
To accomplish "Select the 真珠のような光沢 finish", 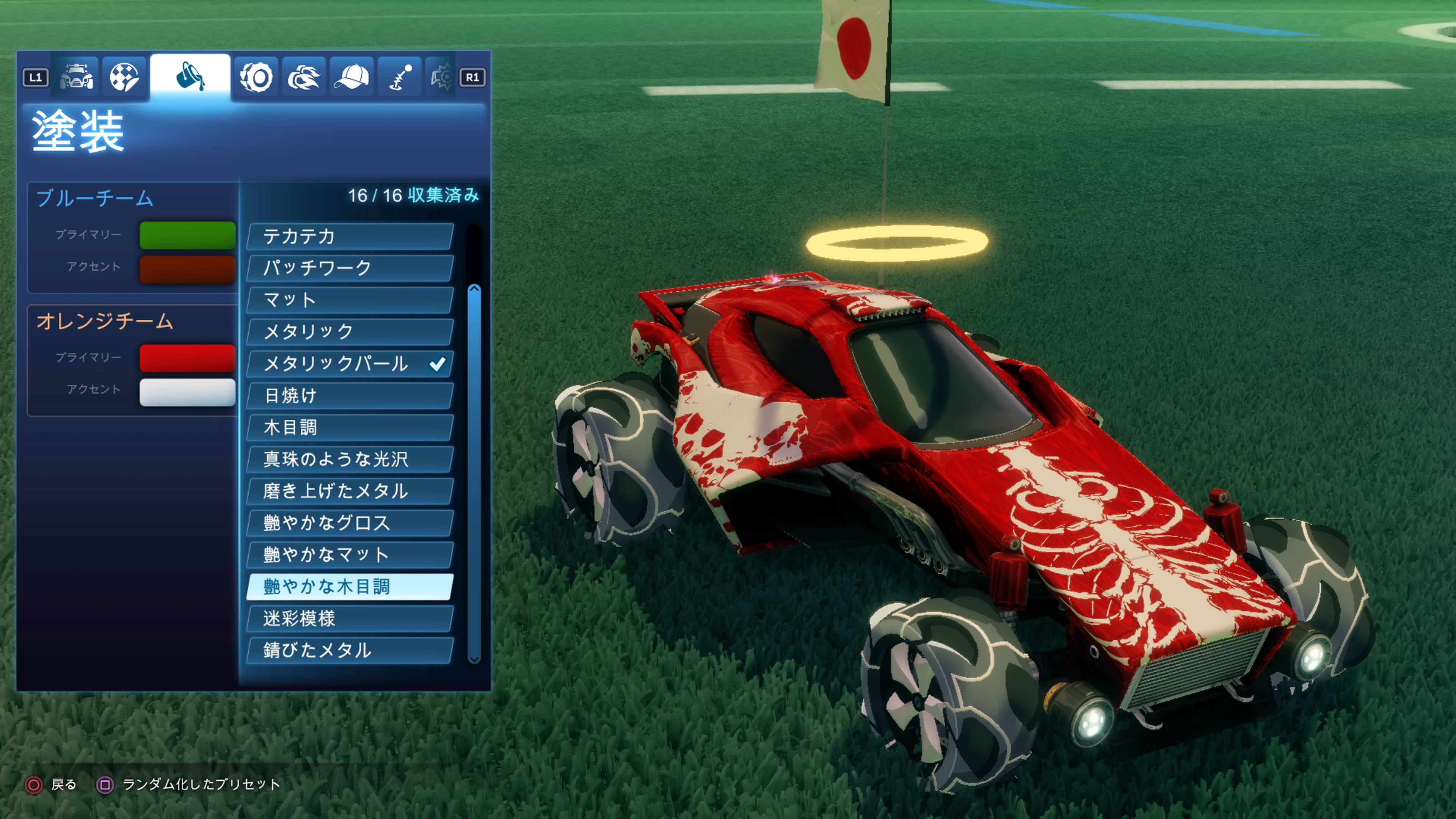I will (350, 459).
